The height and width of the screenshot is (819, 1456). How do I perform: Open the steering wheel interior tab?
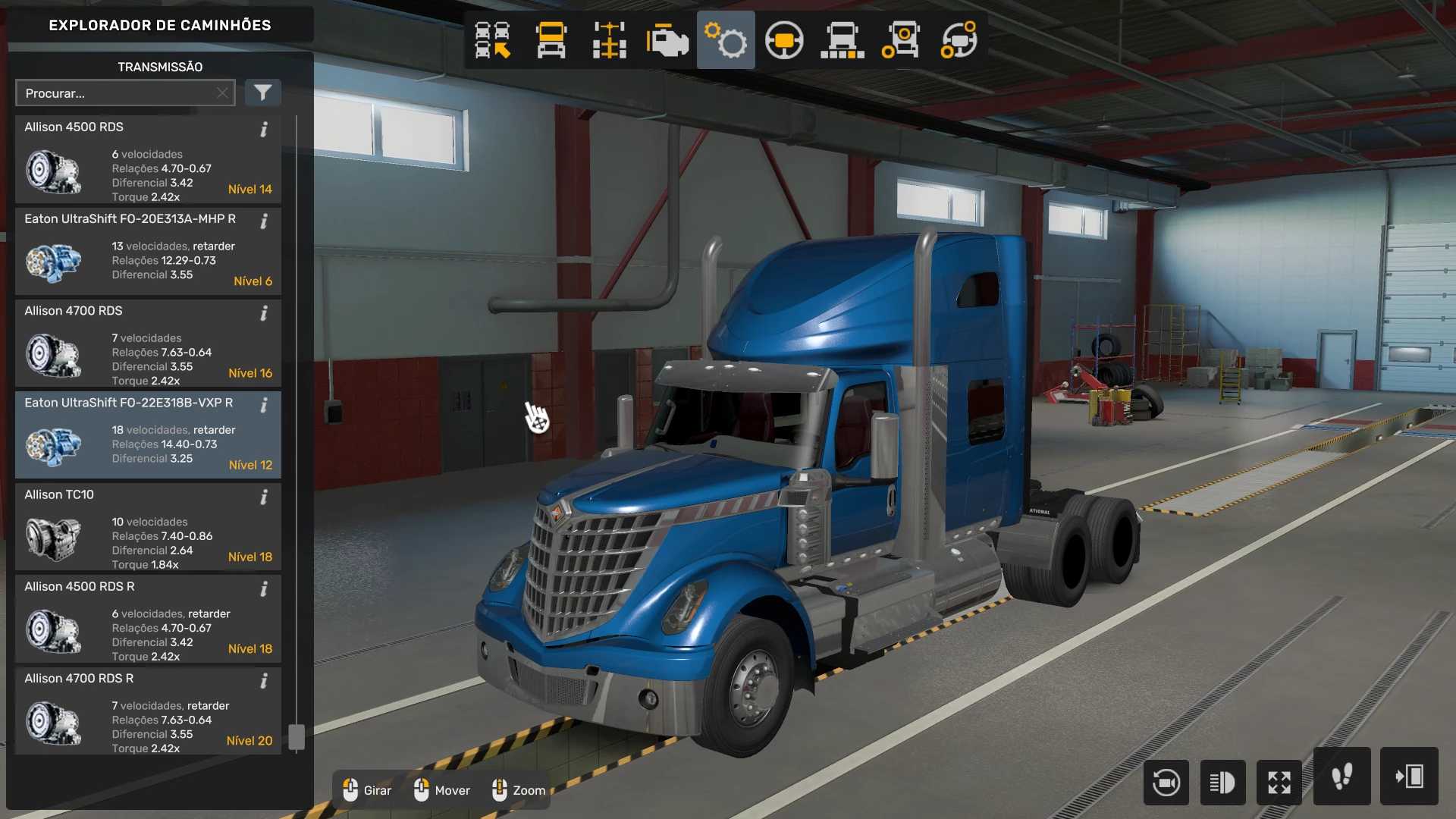tap(784, 40)
